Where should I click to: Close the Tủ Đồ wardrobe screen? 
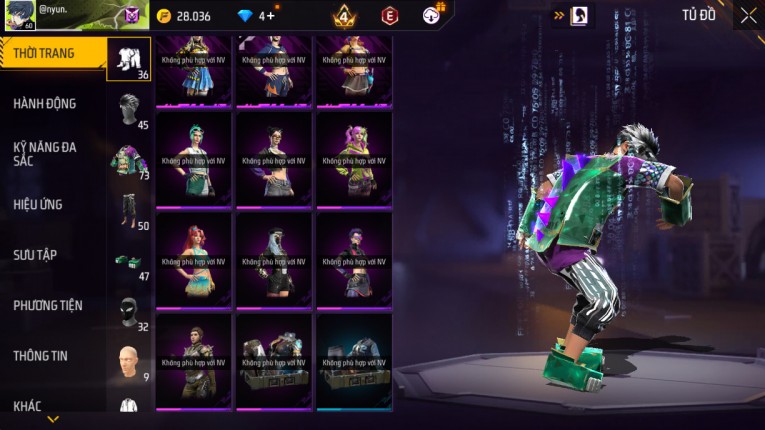[x=748, y=15]
